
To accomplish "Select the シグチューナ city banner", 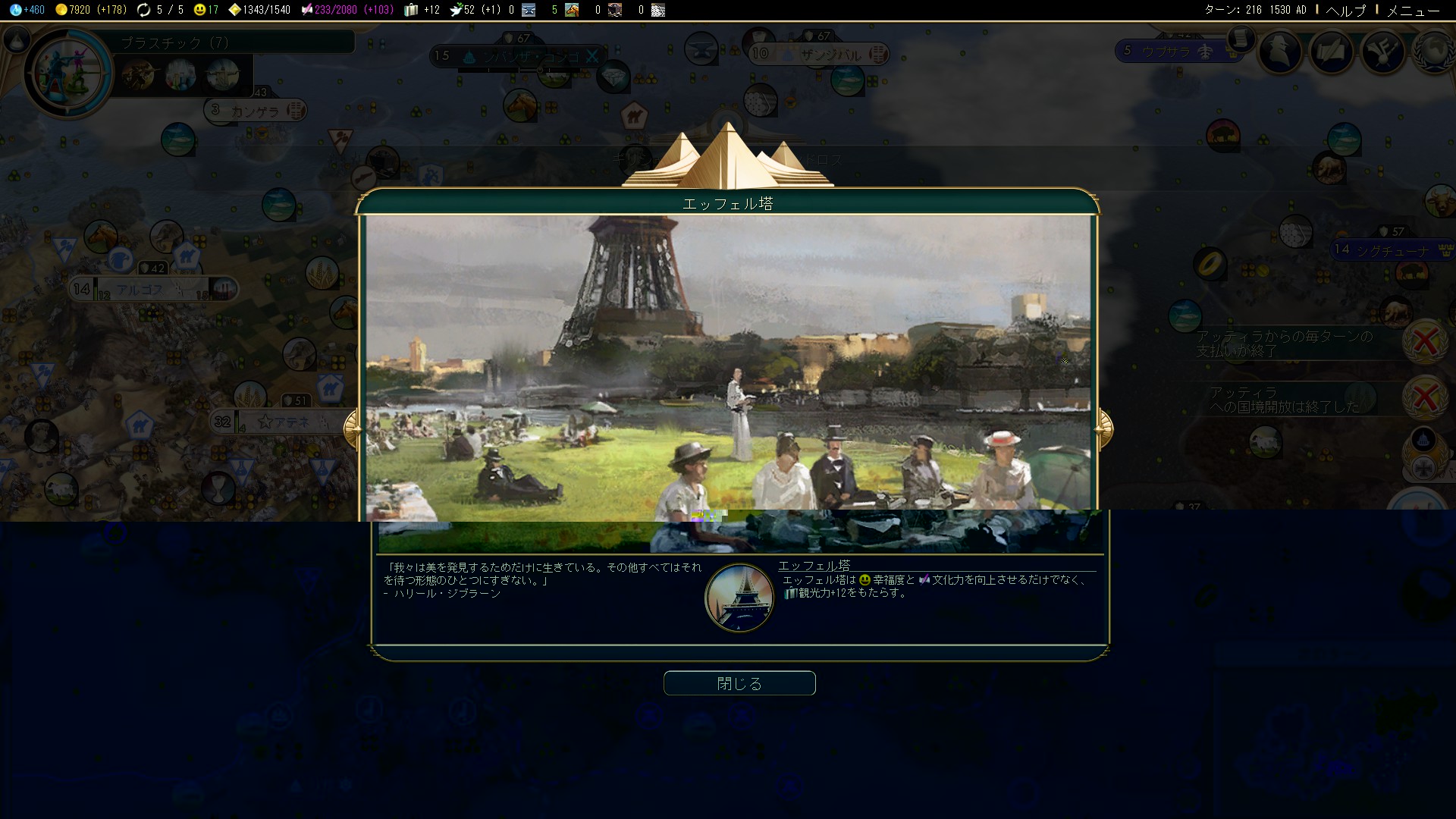I will 1392,249.
